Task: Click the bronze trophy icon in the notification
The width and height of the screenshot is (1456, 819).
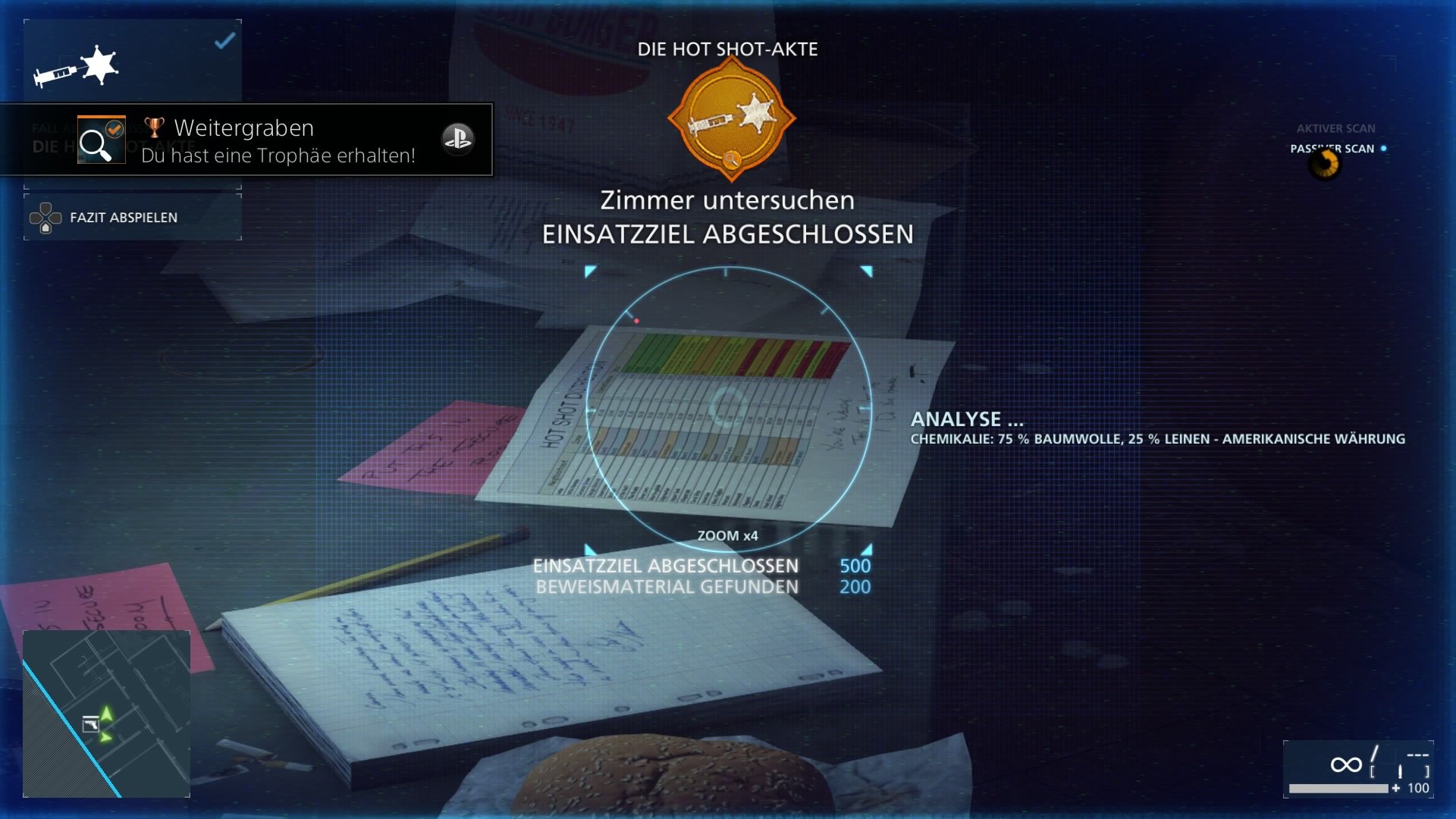Action: [x=154, y=127]
